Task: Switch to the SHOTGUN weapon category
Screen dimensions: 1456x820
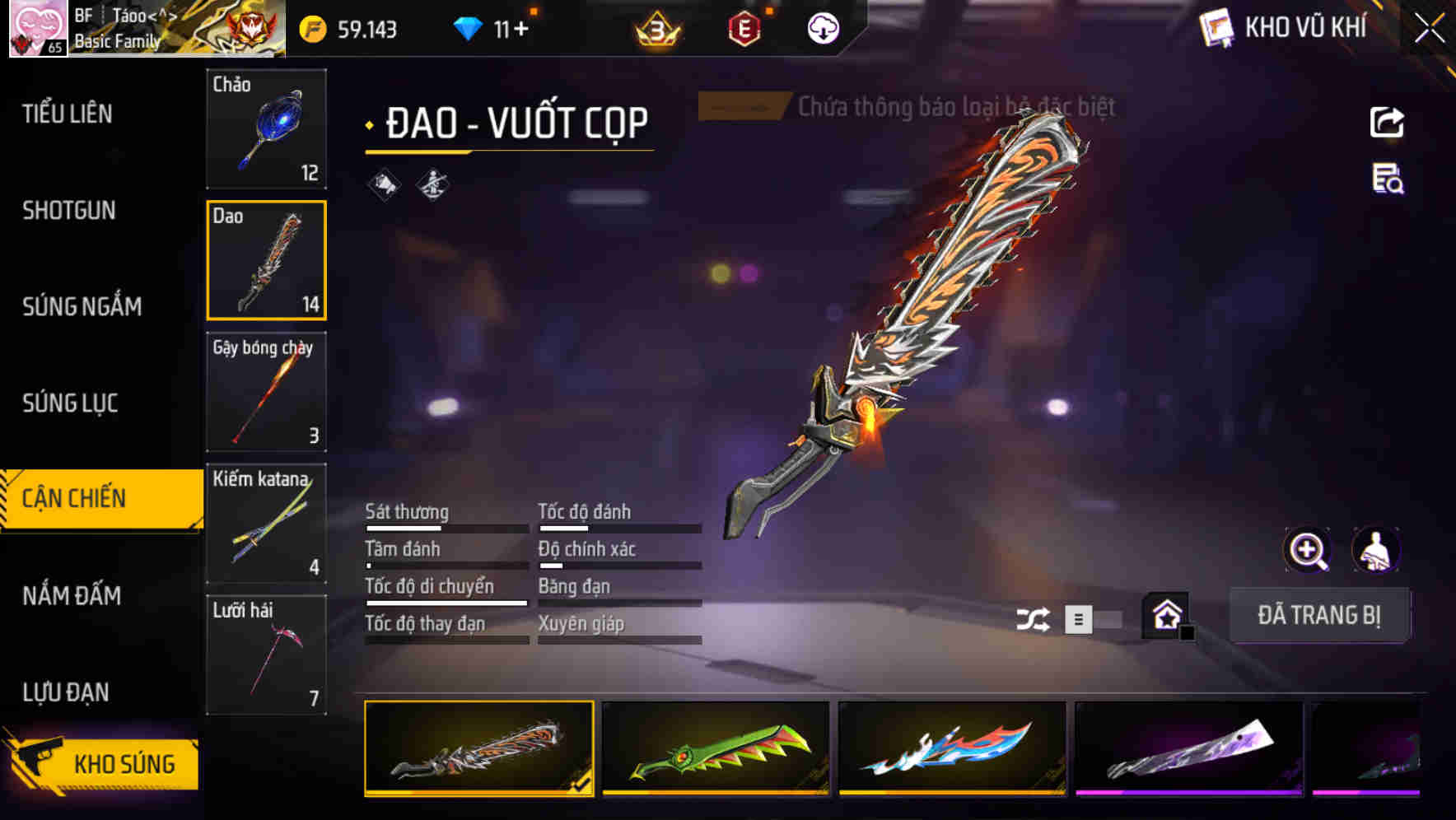Action: (68, 211)
